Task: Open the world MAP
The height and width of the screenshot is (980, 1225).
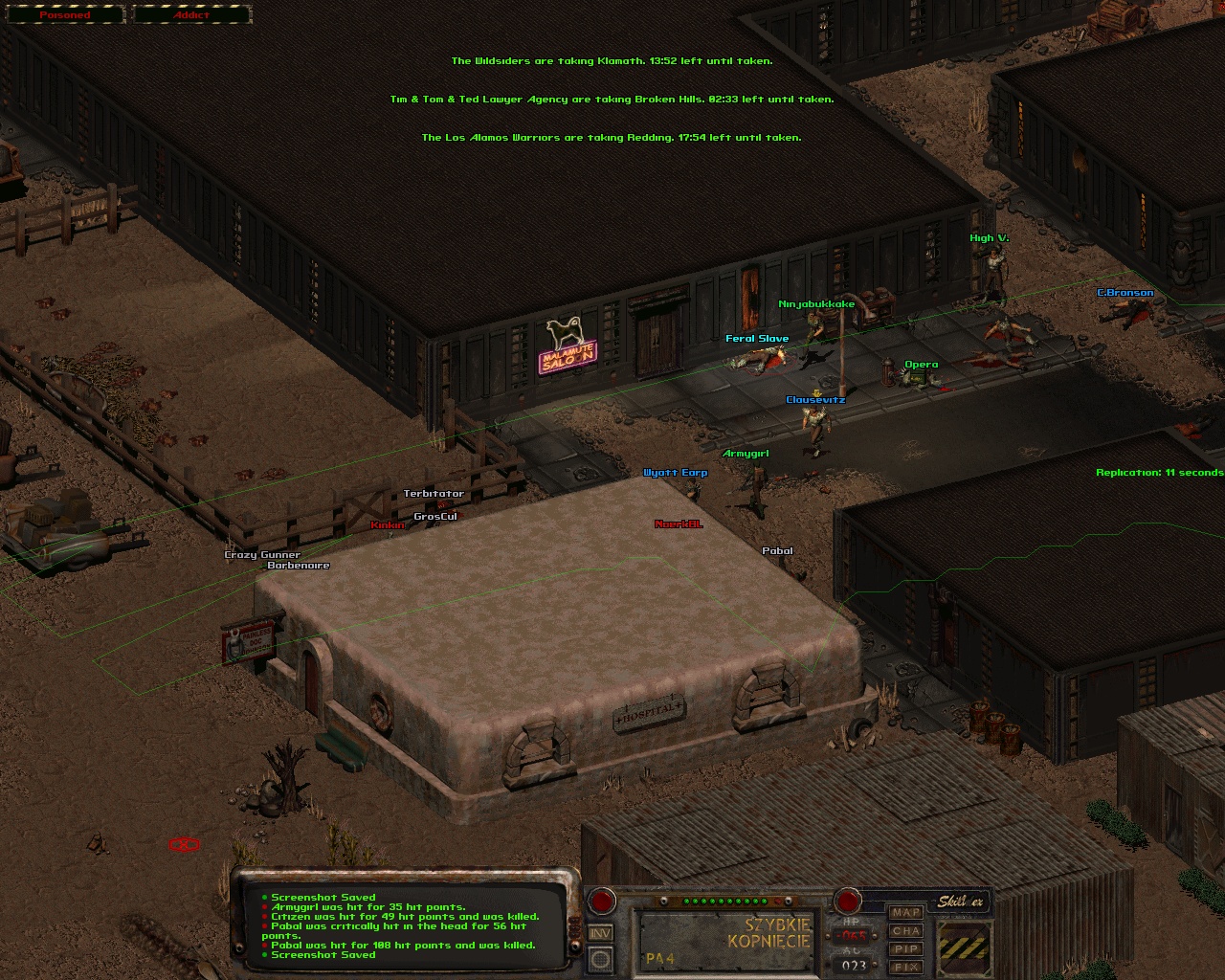Action: point(905,913)
